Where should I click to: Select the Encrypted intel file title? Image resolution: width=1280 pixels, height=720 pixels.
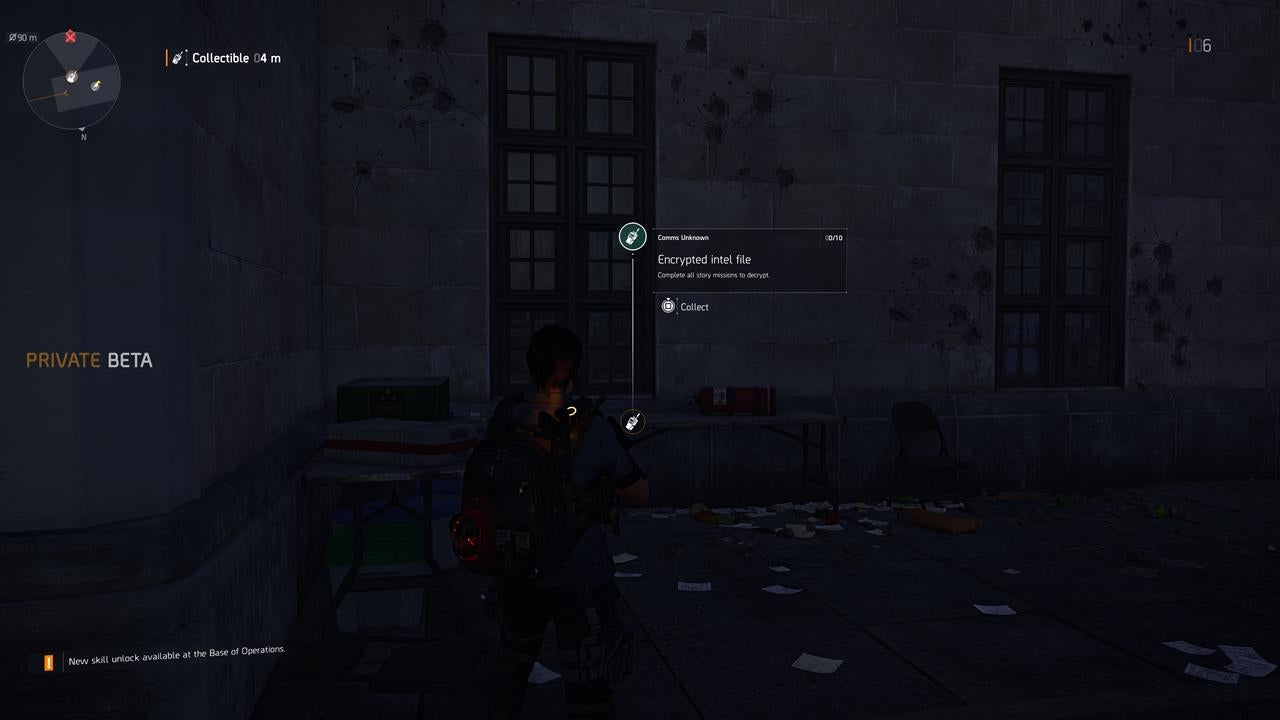[707, 259]
